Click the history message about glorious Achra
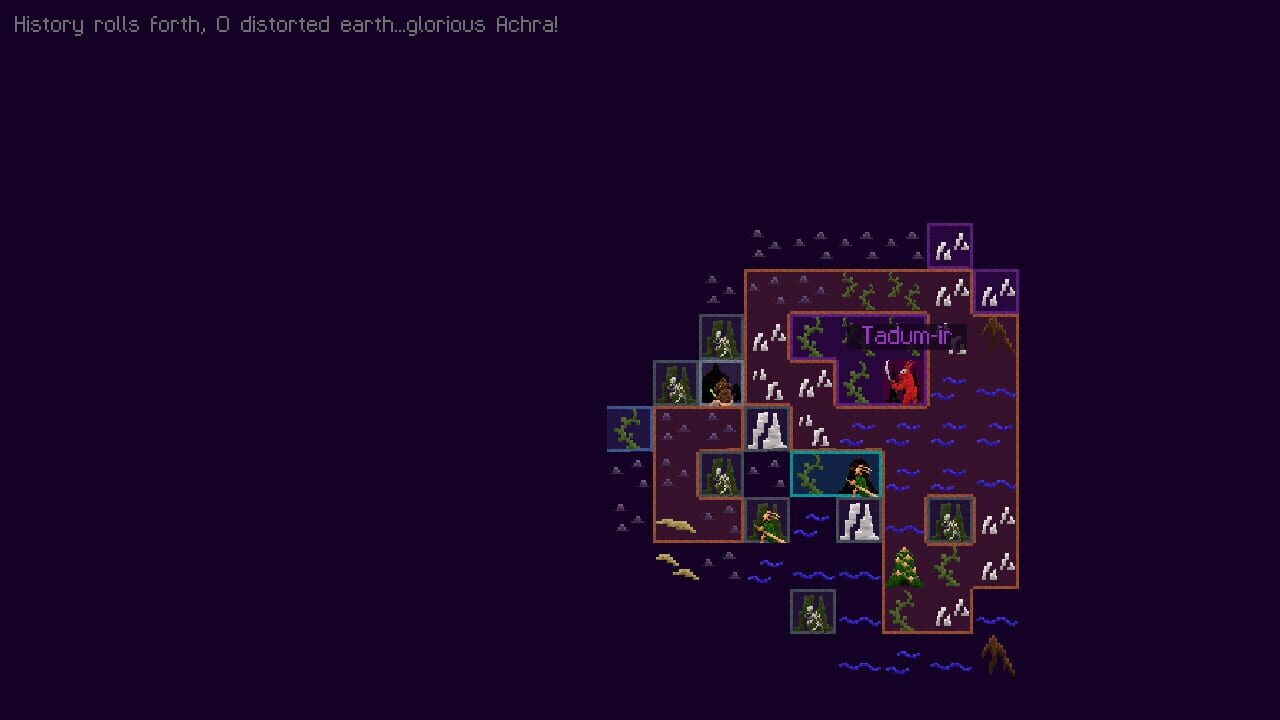The height and width of the screenshot is (720, 1280). click(x=285, y=24)
